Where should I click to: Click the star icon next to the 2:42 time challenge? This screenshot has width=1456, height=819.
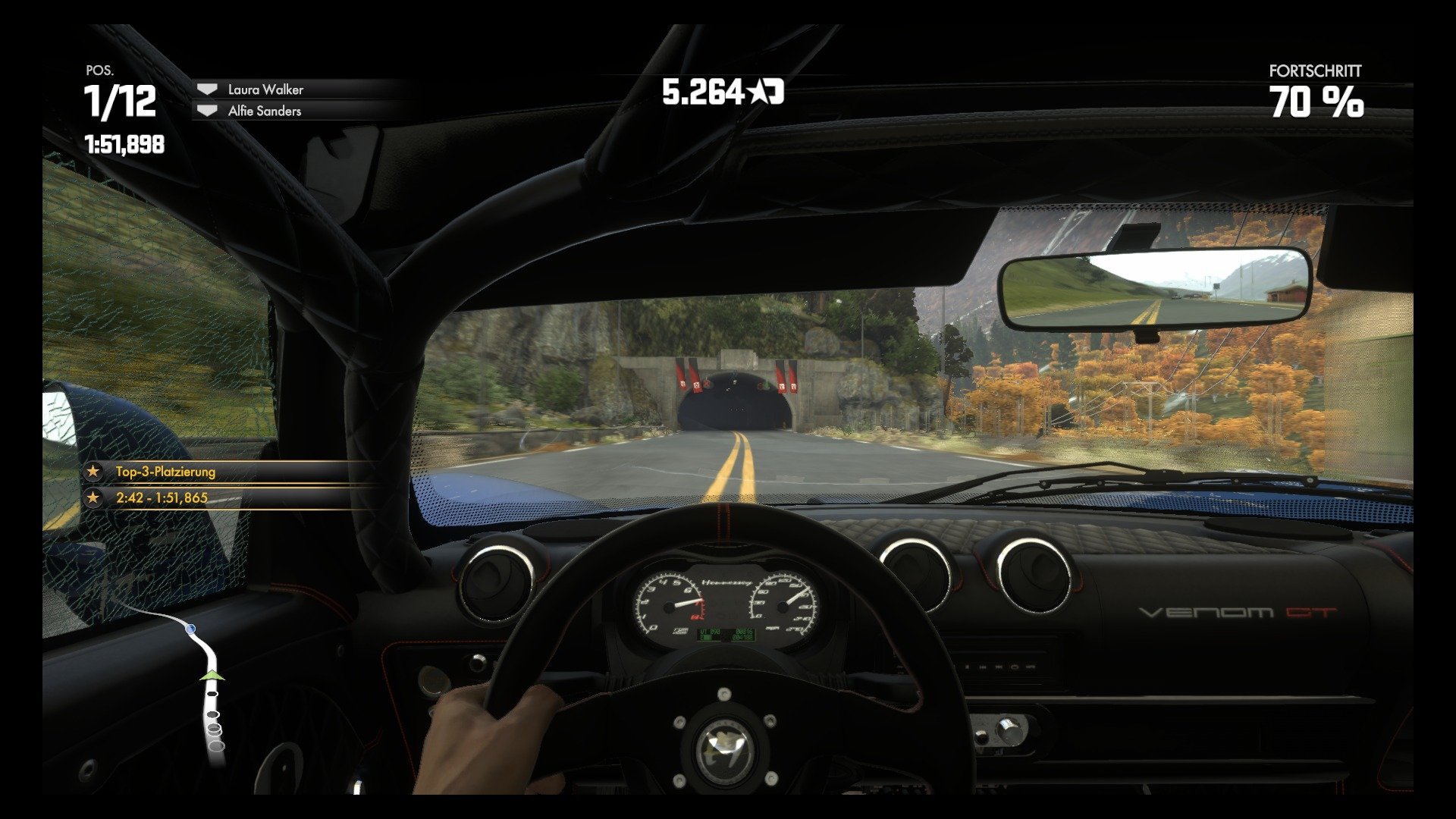tap(93, 498)
